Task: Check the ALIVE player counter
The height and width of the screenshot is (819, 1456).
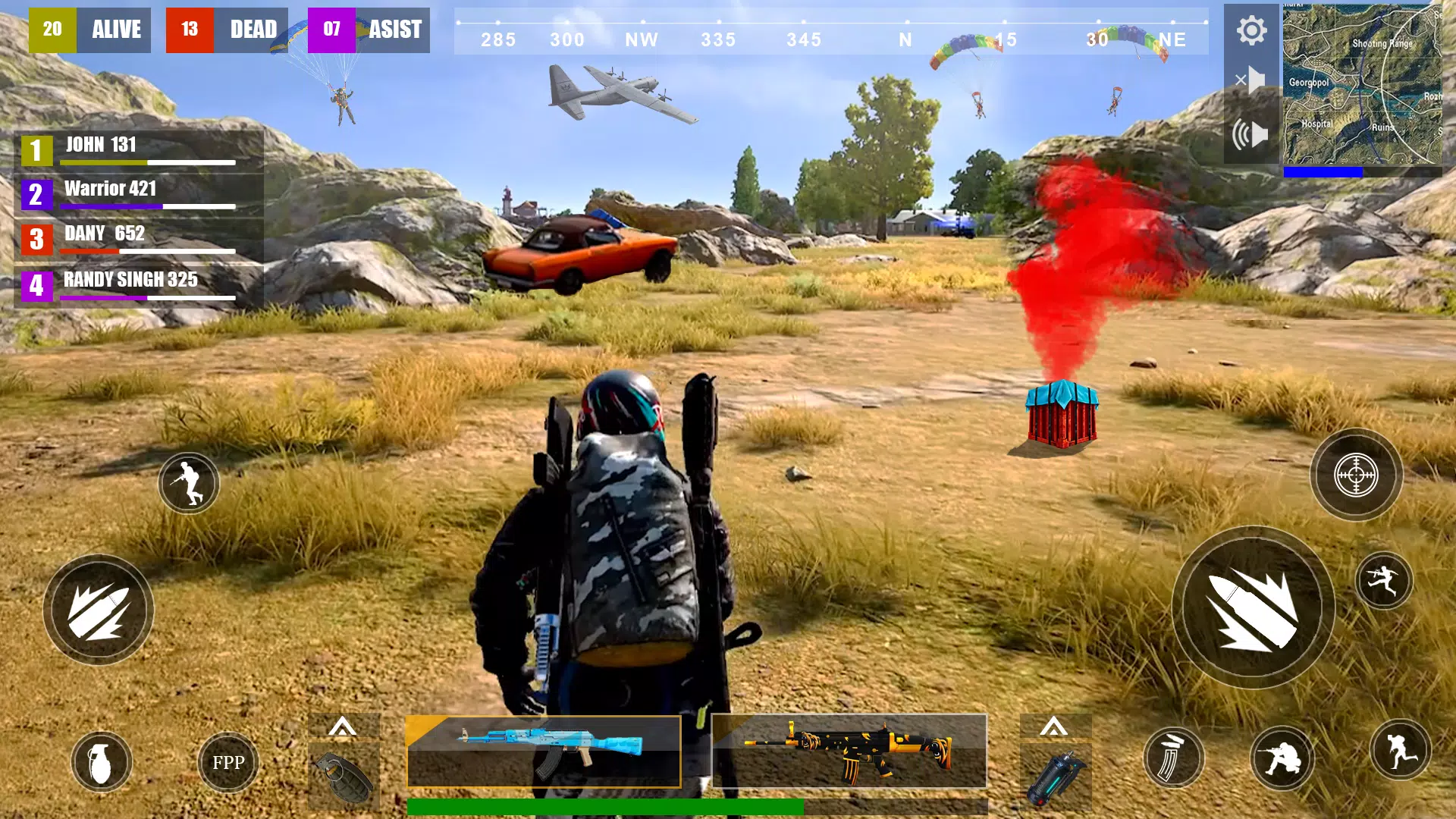Action: tap(89, 30)
